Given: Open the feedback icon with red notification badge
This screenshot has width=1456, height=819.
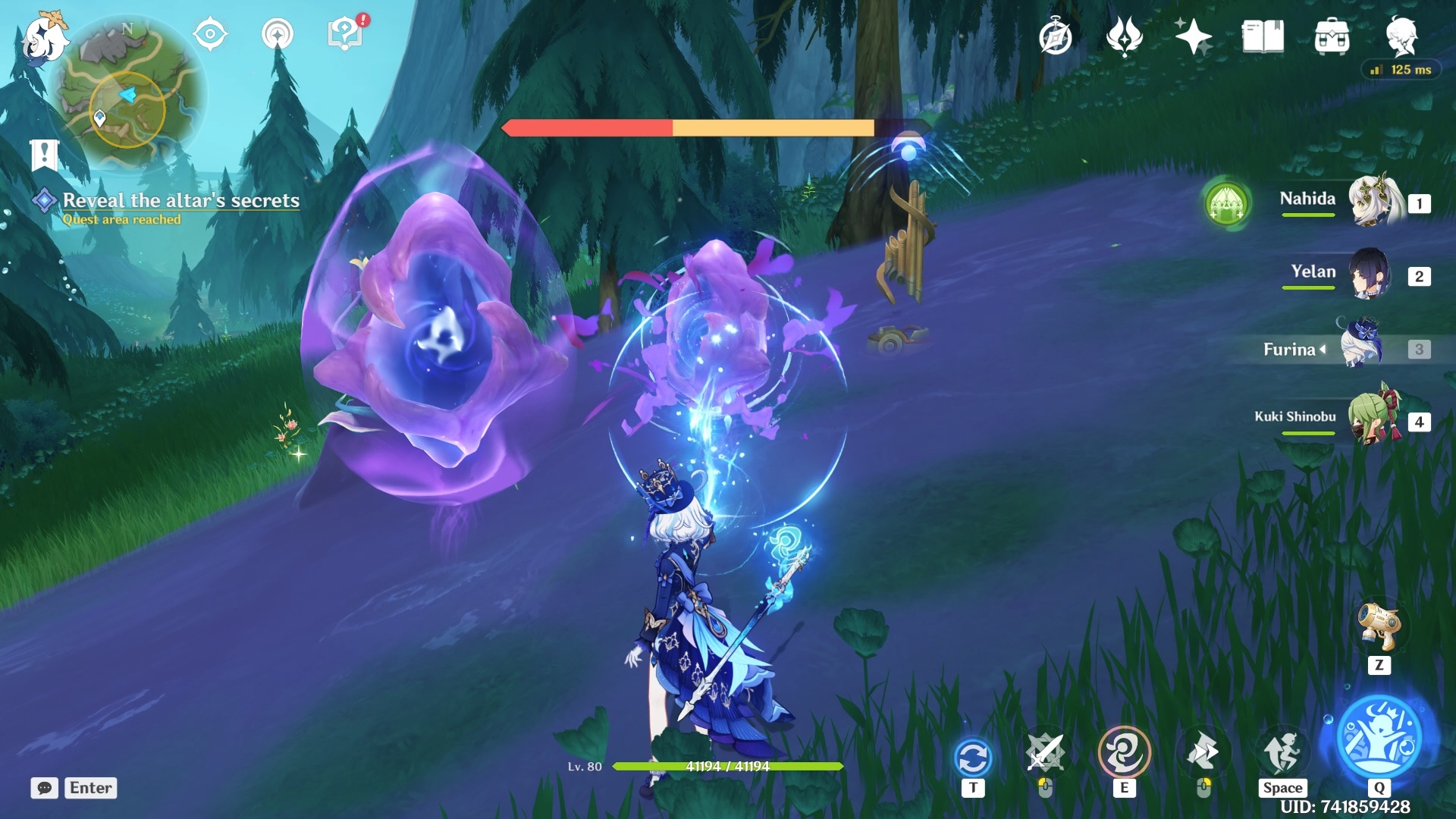Looking at the screenshot, I should (343, 32).
